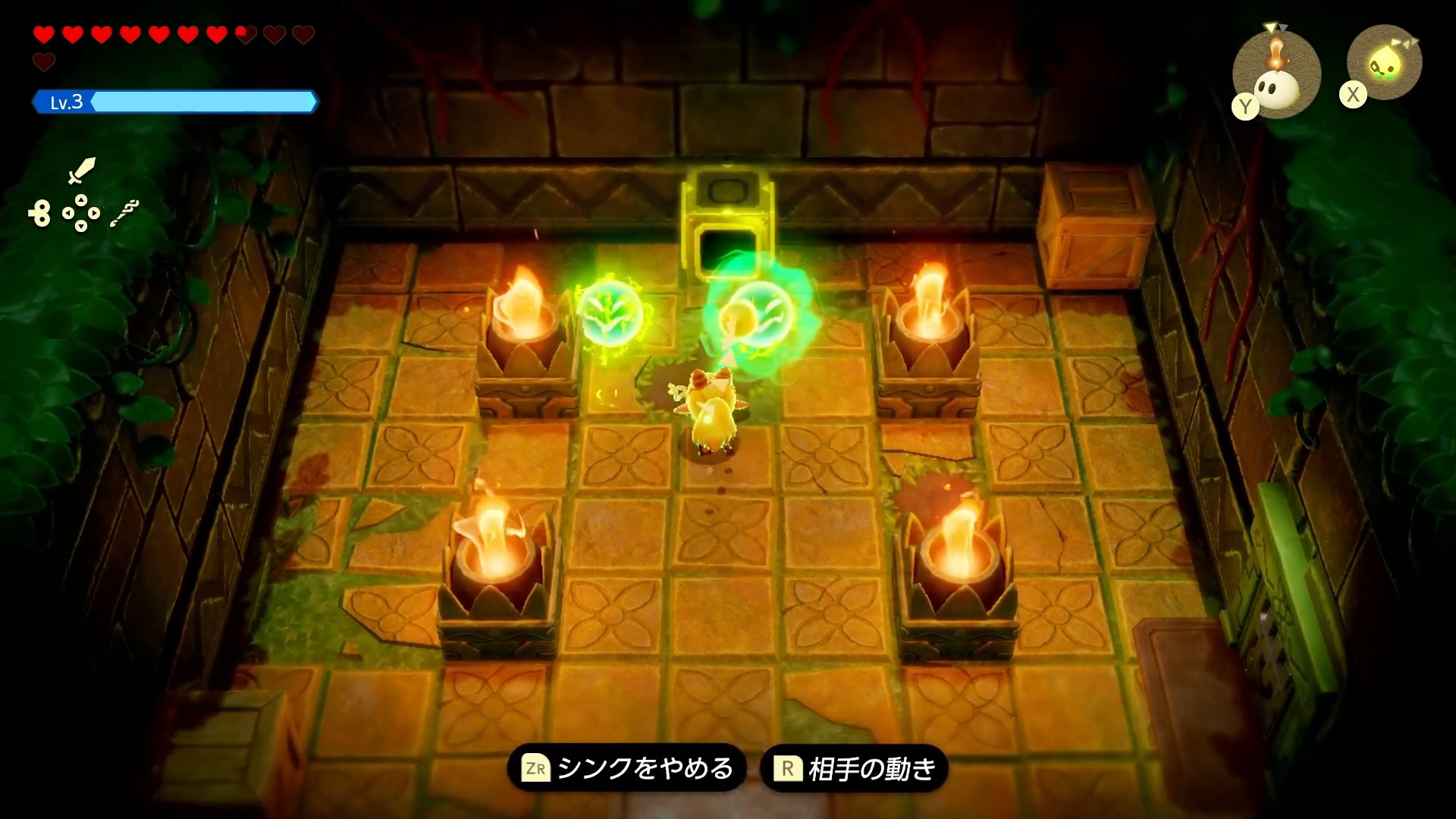Select the 相手の動き prompt
The height and width of the screenshot is (819, 1456).
point(872,767)
